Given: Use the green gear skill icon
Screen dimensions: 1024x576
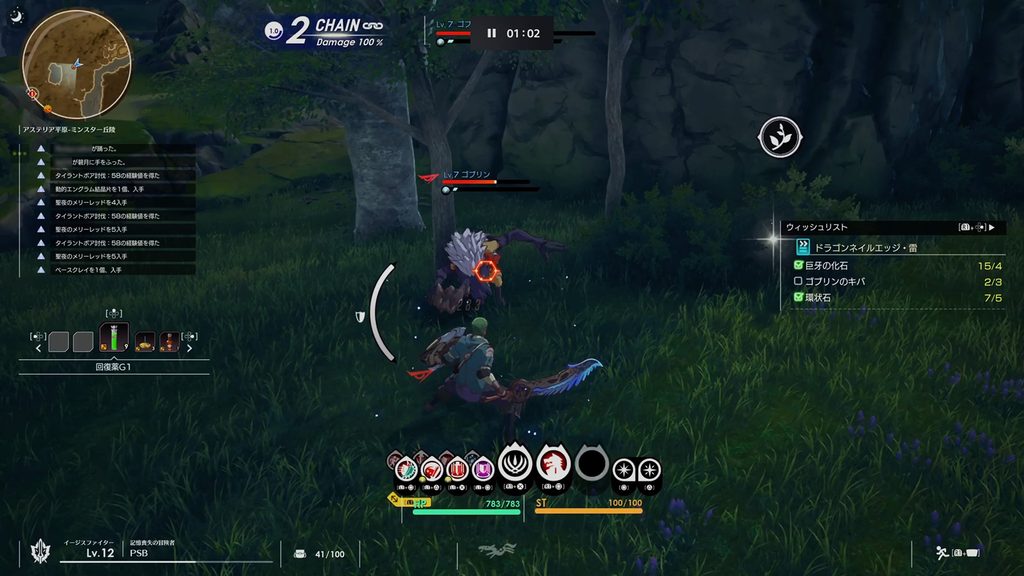Looking at the screenshot, I should click(406, 468).
